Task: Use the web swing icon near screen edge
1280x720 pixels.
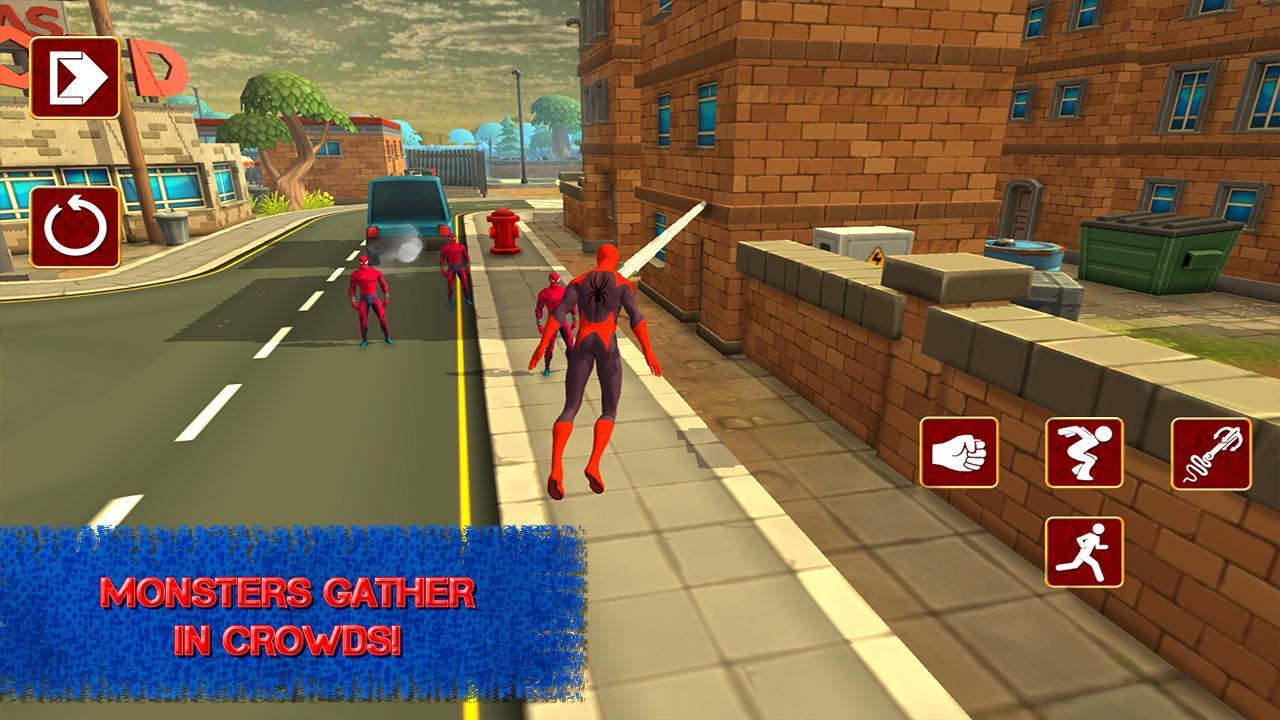Action: (1210, 454)
